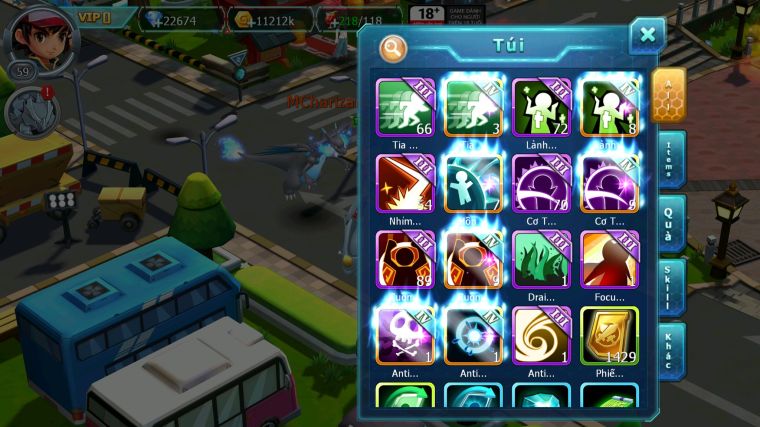
Task: Switch to the Quà tab
Action: (x=669, y=221)
